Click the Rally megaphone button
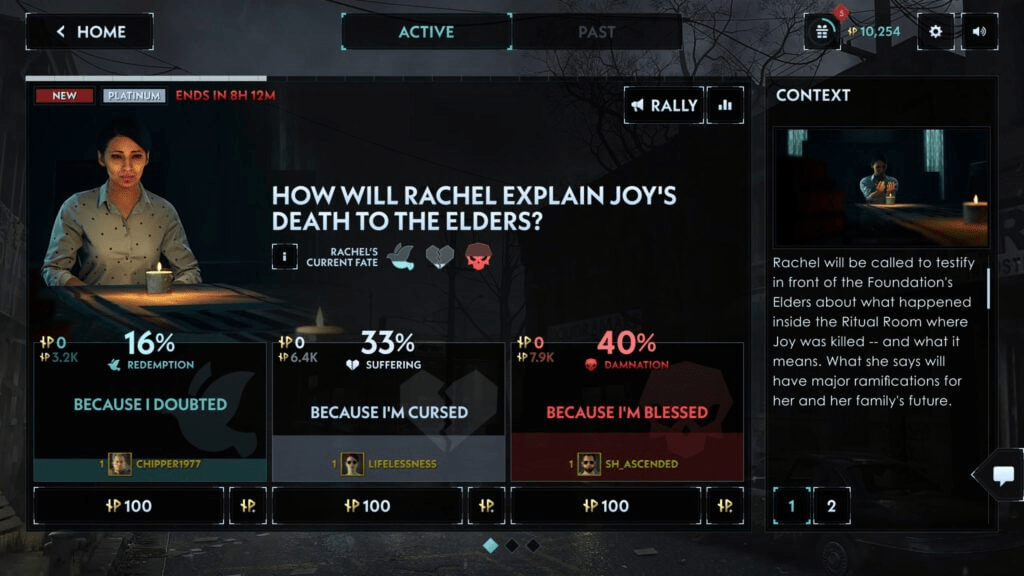 [664, 105]
